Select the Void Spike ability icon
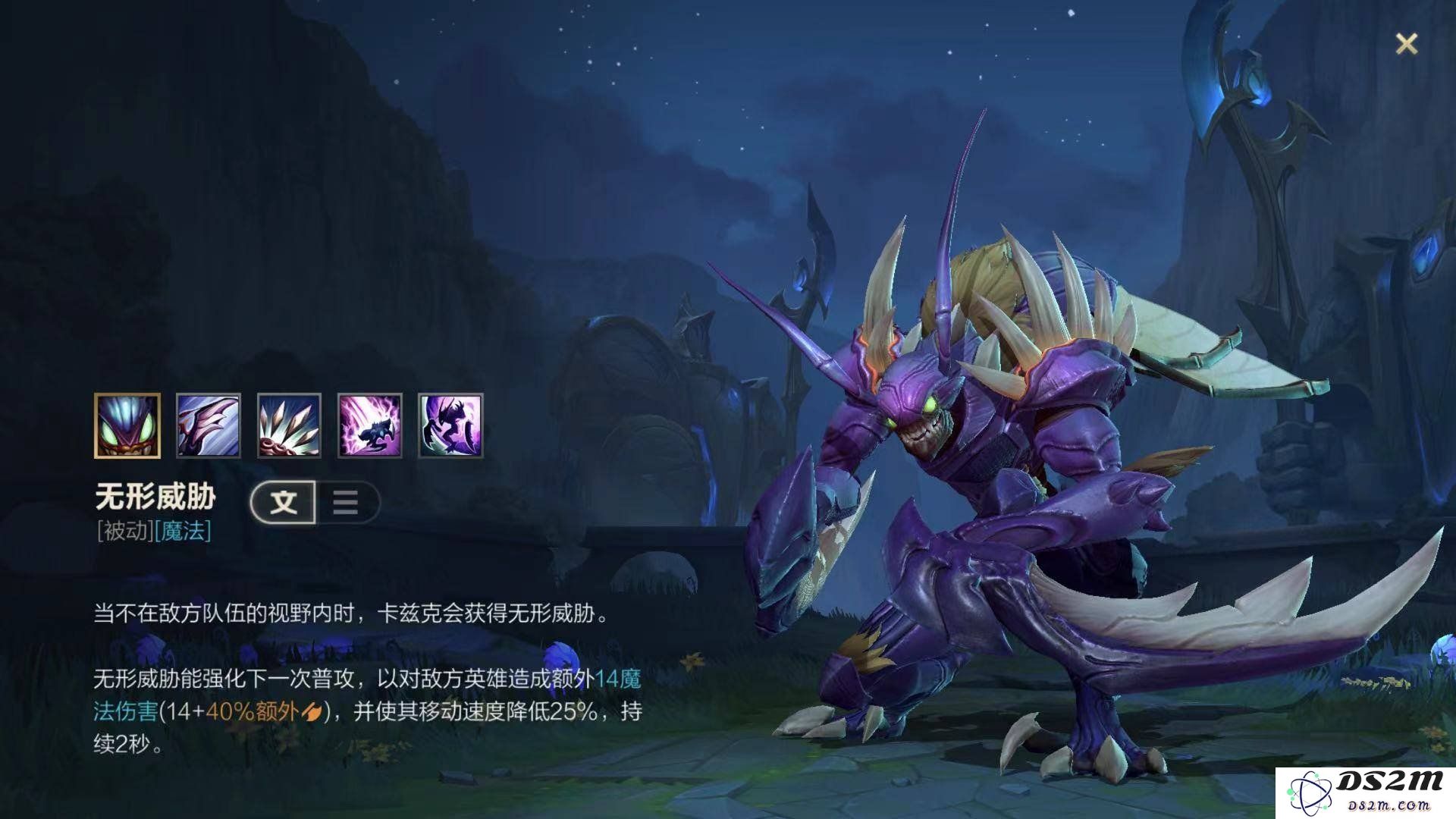This screenshot has height=819, width=1456. 289,425
